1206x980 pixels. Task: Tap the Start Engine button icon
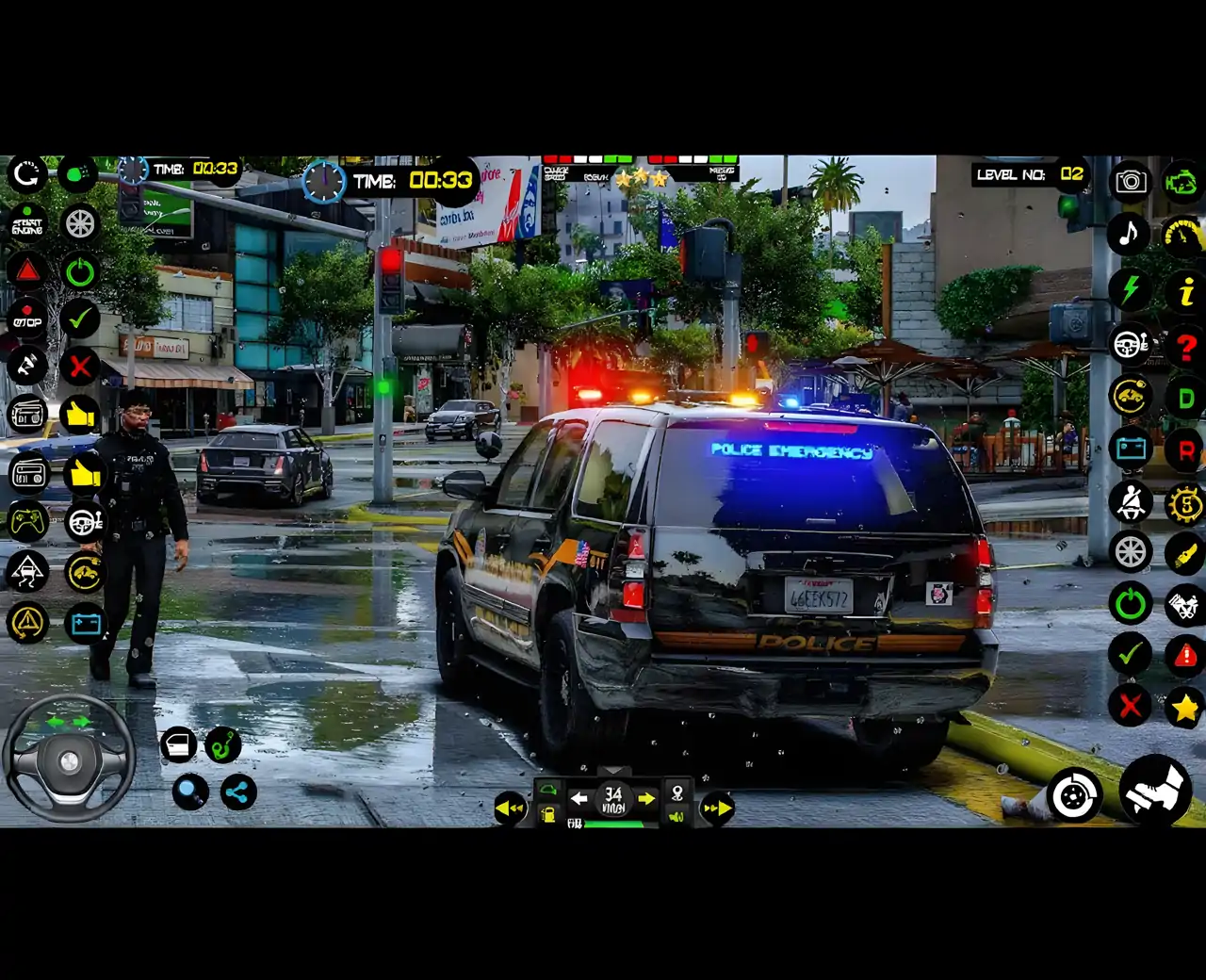[x=26, y=224]
